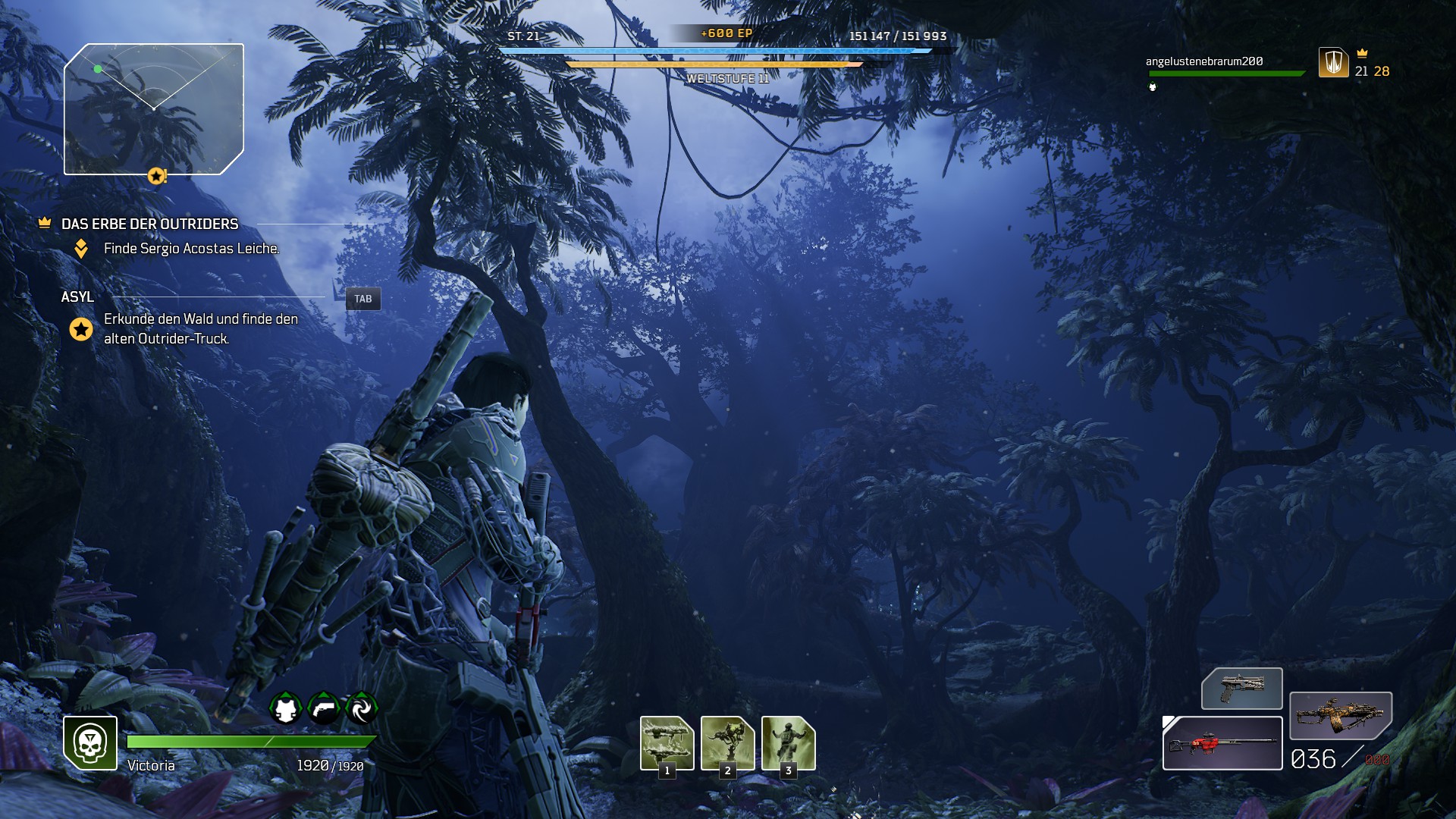
Task: Switch to the gold assault rifle slot
Action: point(1340,715)
